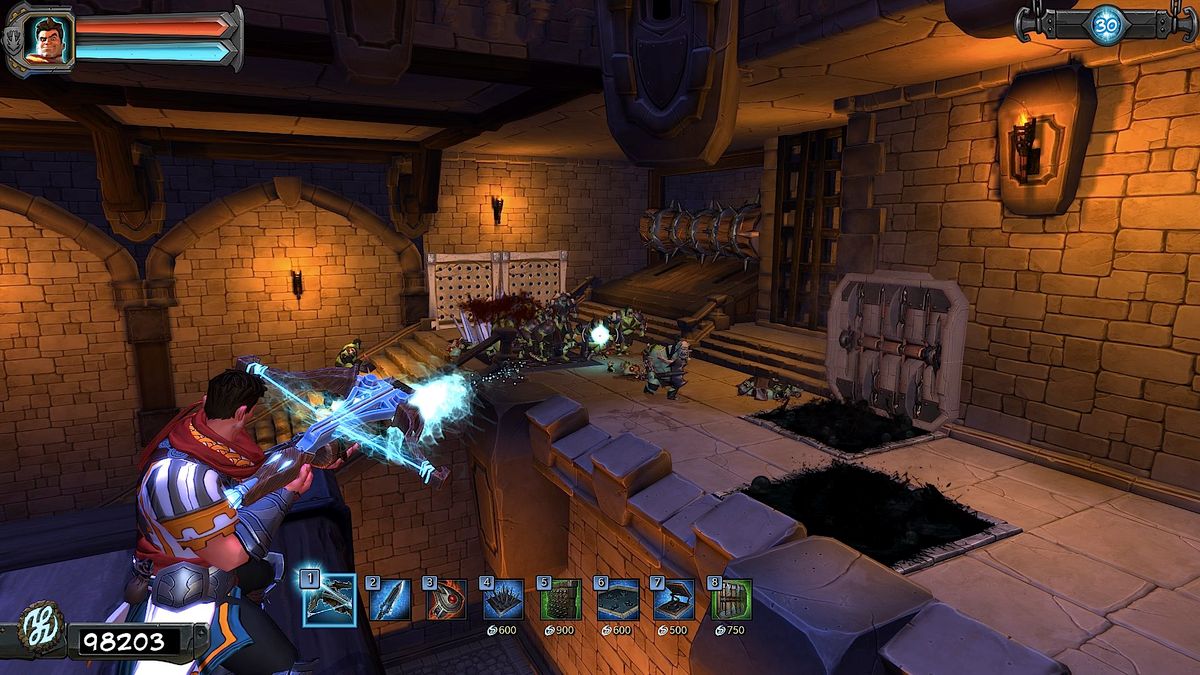1200x675 pixels.
Task: Choose the 500-cost spring trap in slot 7
Action: pyautogui.click(x=674, y=600)
